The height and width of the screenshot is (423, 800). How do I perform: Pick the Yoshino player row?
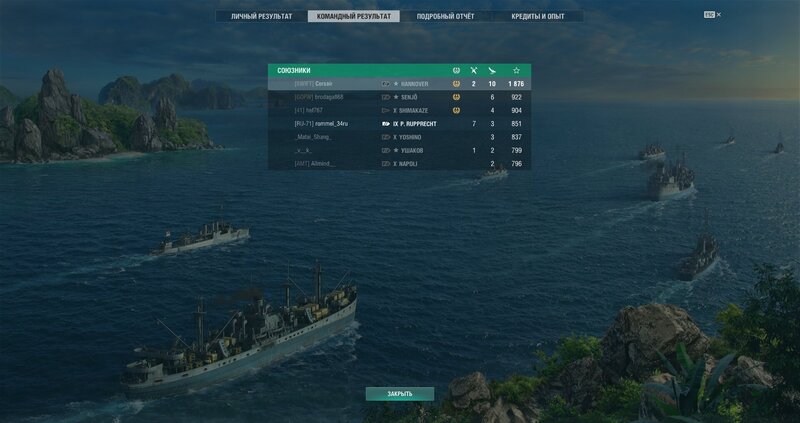(399, 137)
